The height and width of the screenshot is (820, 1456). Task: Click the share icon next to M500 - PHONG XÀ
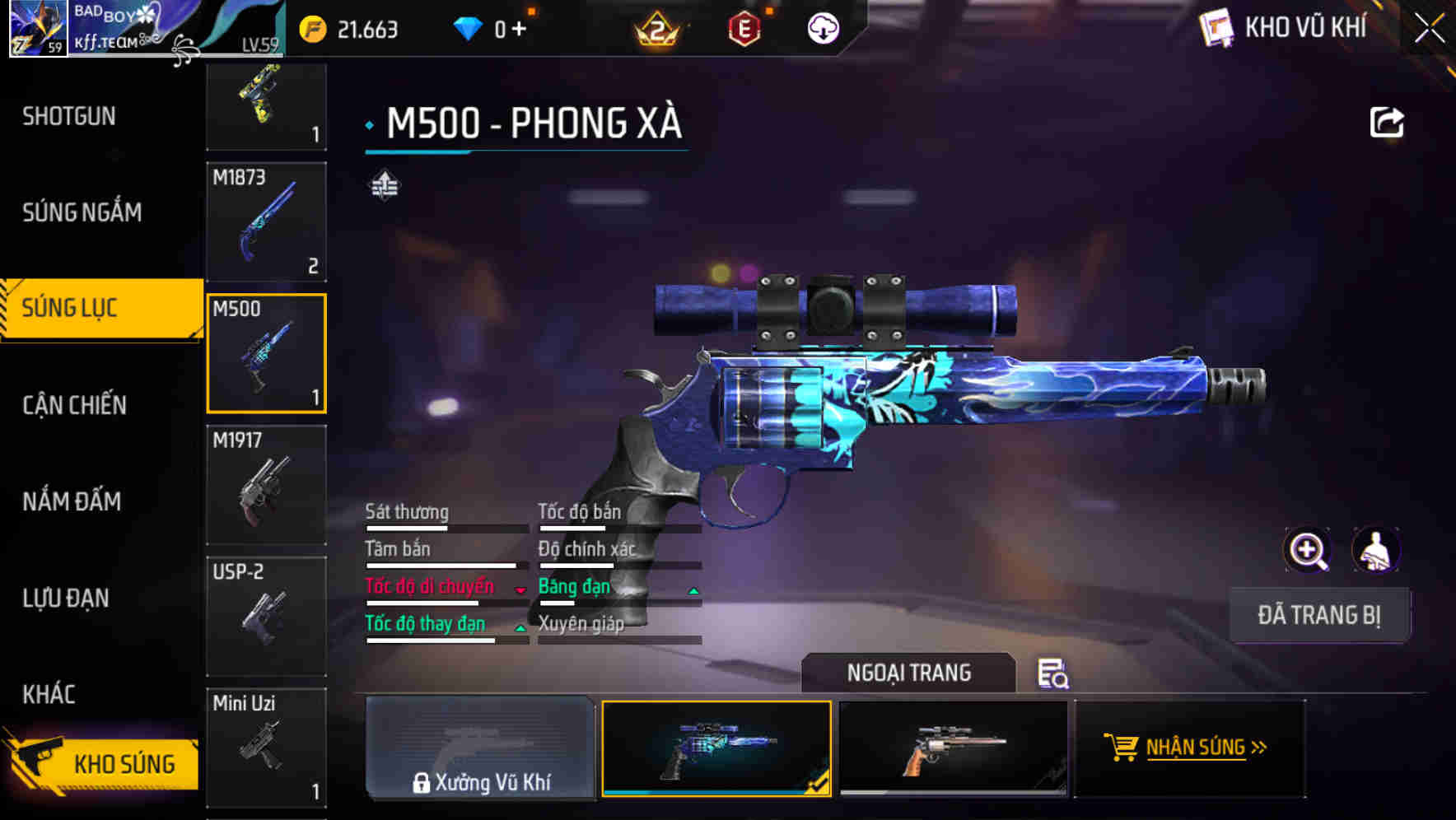(x=1388, y=120)
